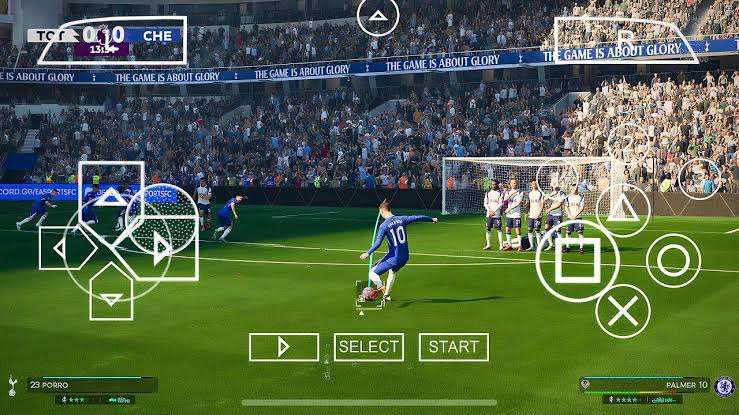Tap the SELECT button
Screen dimensions: 739x415
(x=369, y=347)
